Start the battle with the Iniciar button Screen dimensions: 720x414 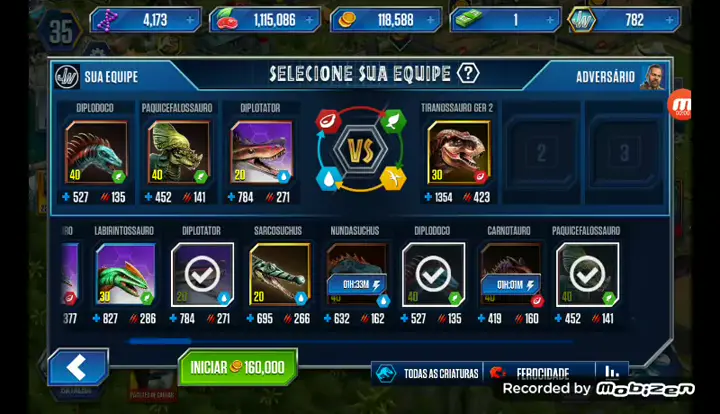click(239, 367)
